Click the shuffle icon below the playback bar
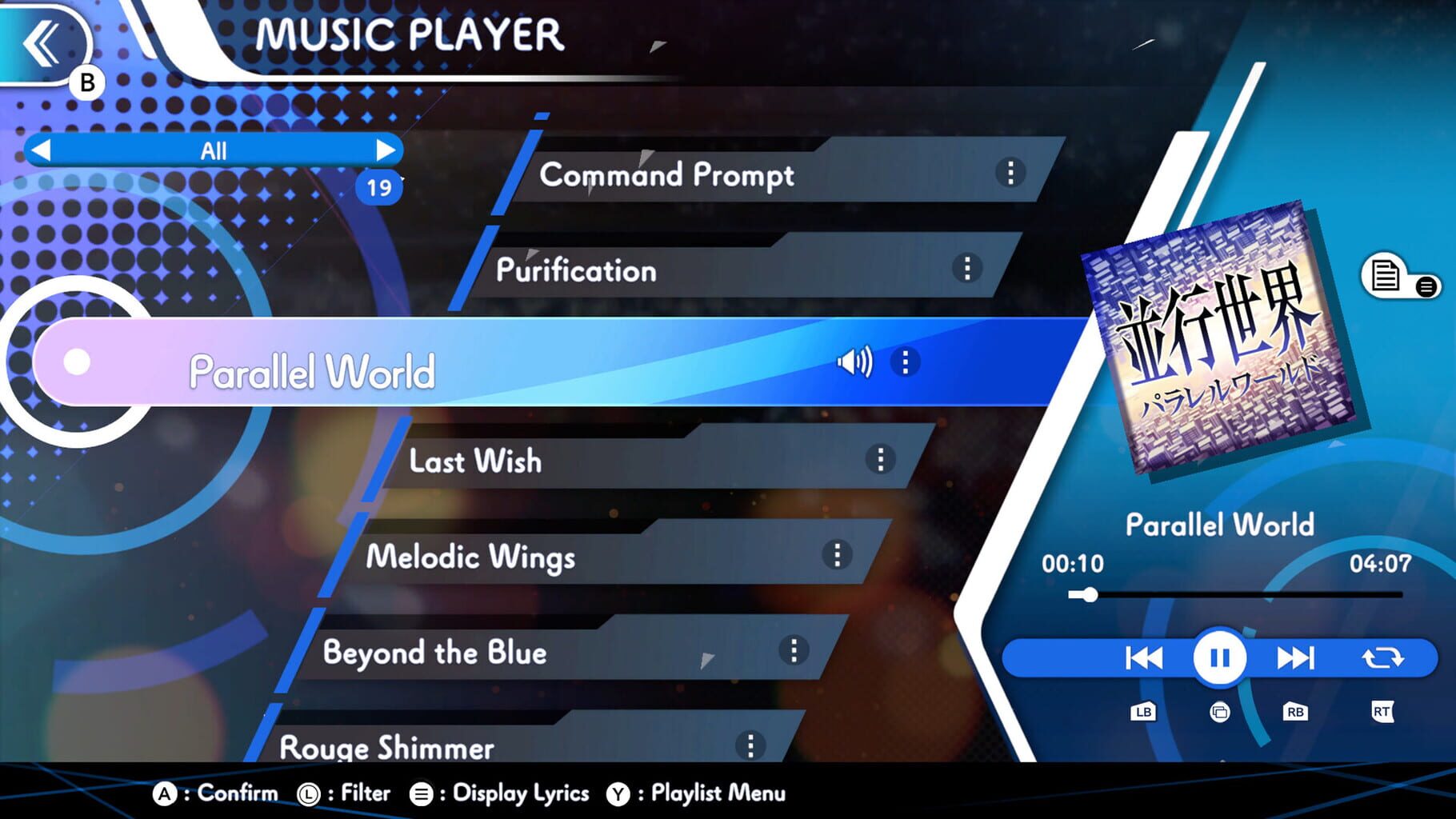This screenshot has width=1456, height=819. coord(1218,711)
